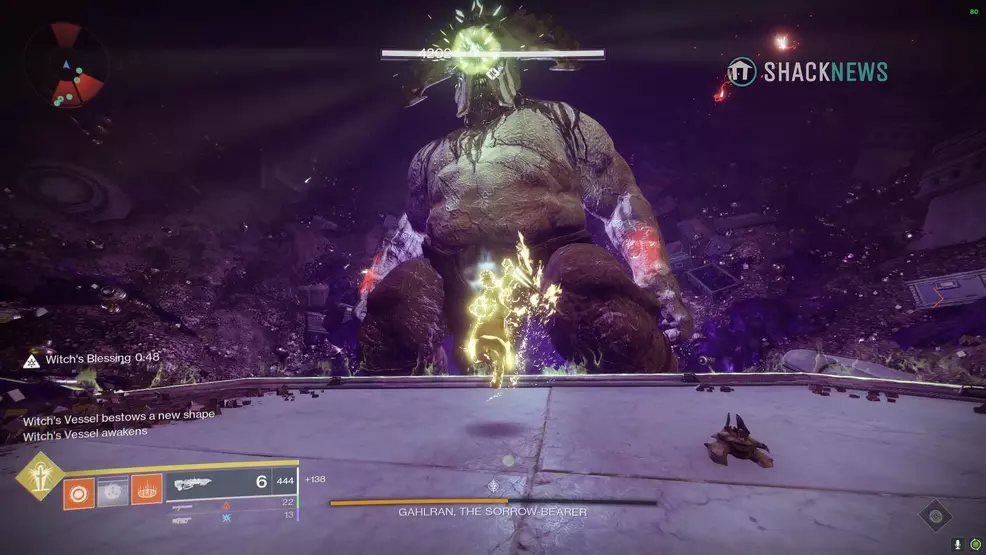
Task: Click the Shacknews logo watermark
Action: [x=807, y=71]
